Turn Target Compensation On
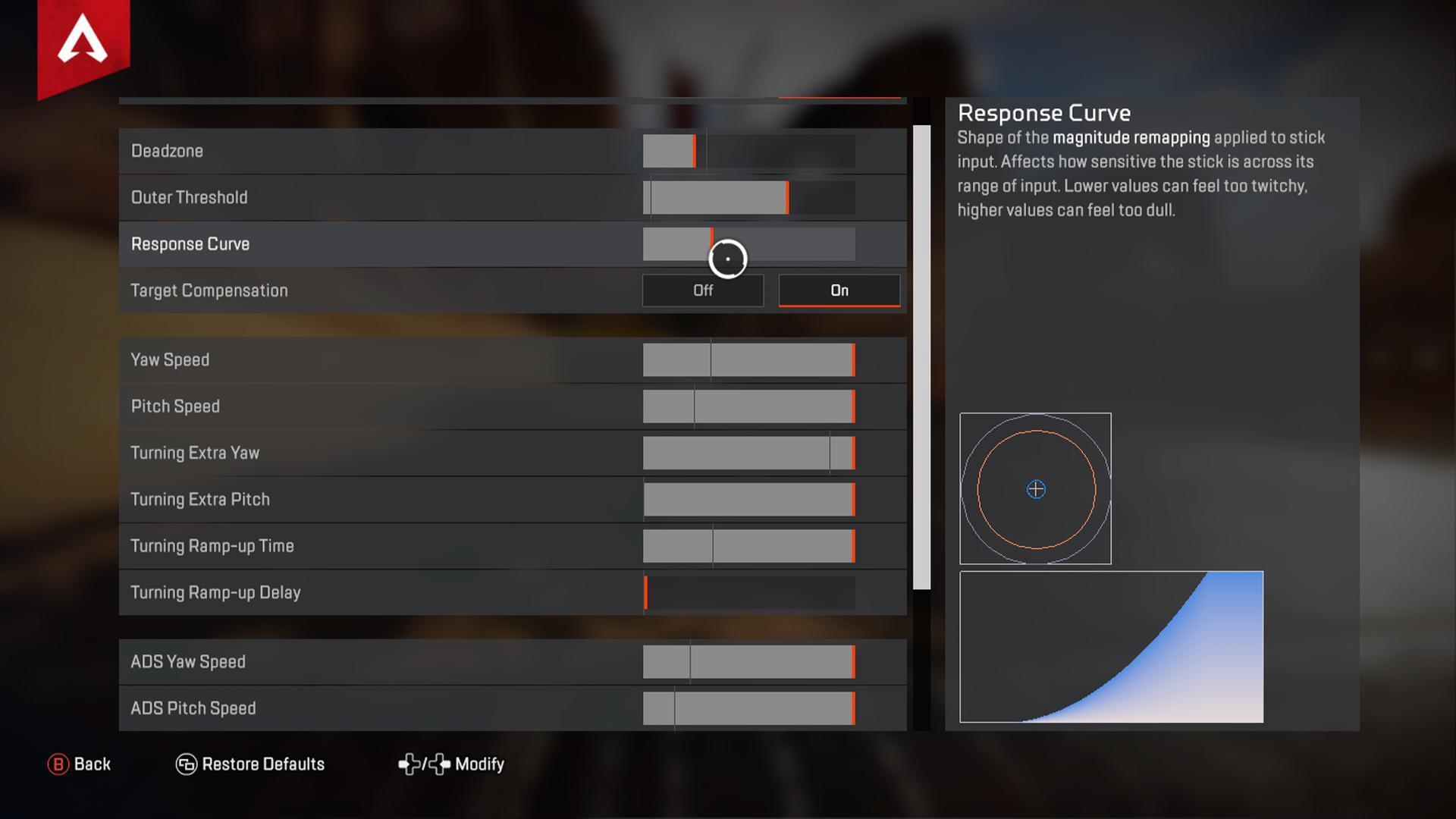1456x819 pixels. tap(839, 290)
